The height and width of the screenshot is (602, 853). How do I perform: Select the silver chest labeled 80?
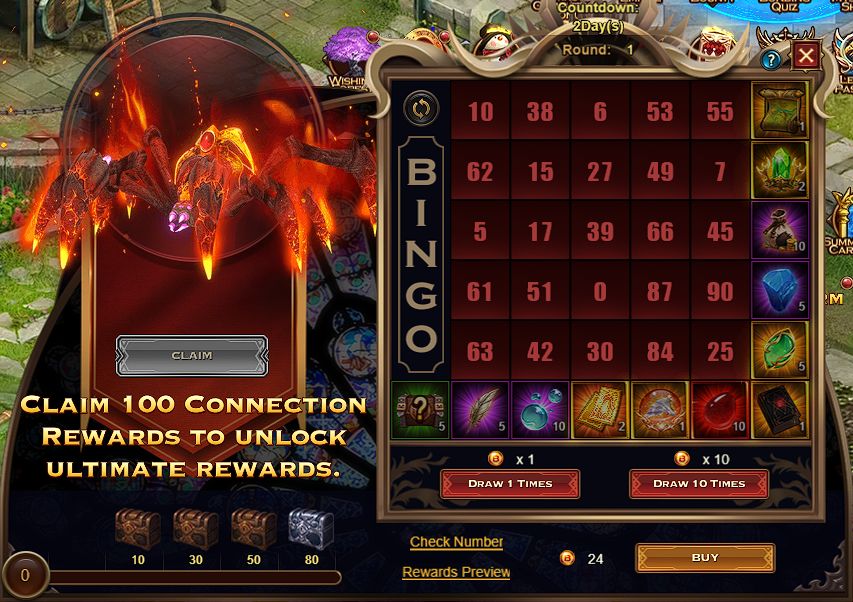tap(311, 528)
